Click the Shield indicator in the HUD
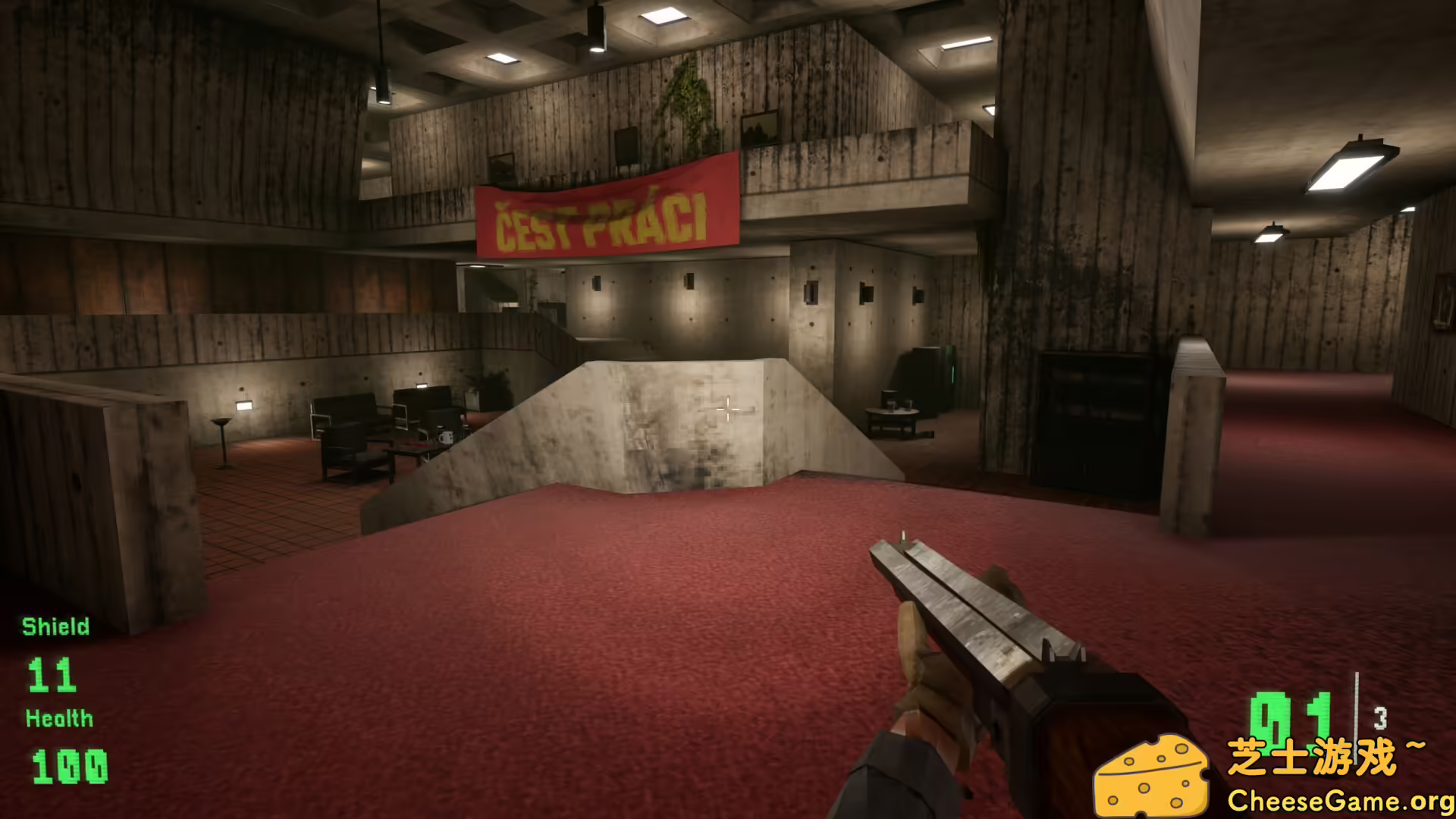The width and height of the screenshot is (1456, 819). [54, 627]
